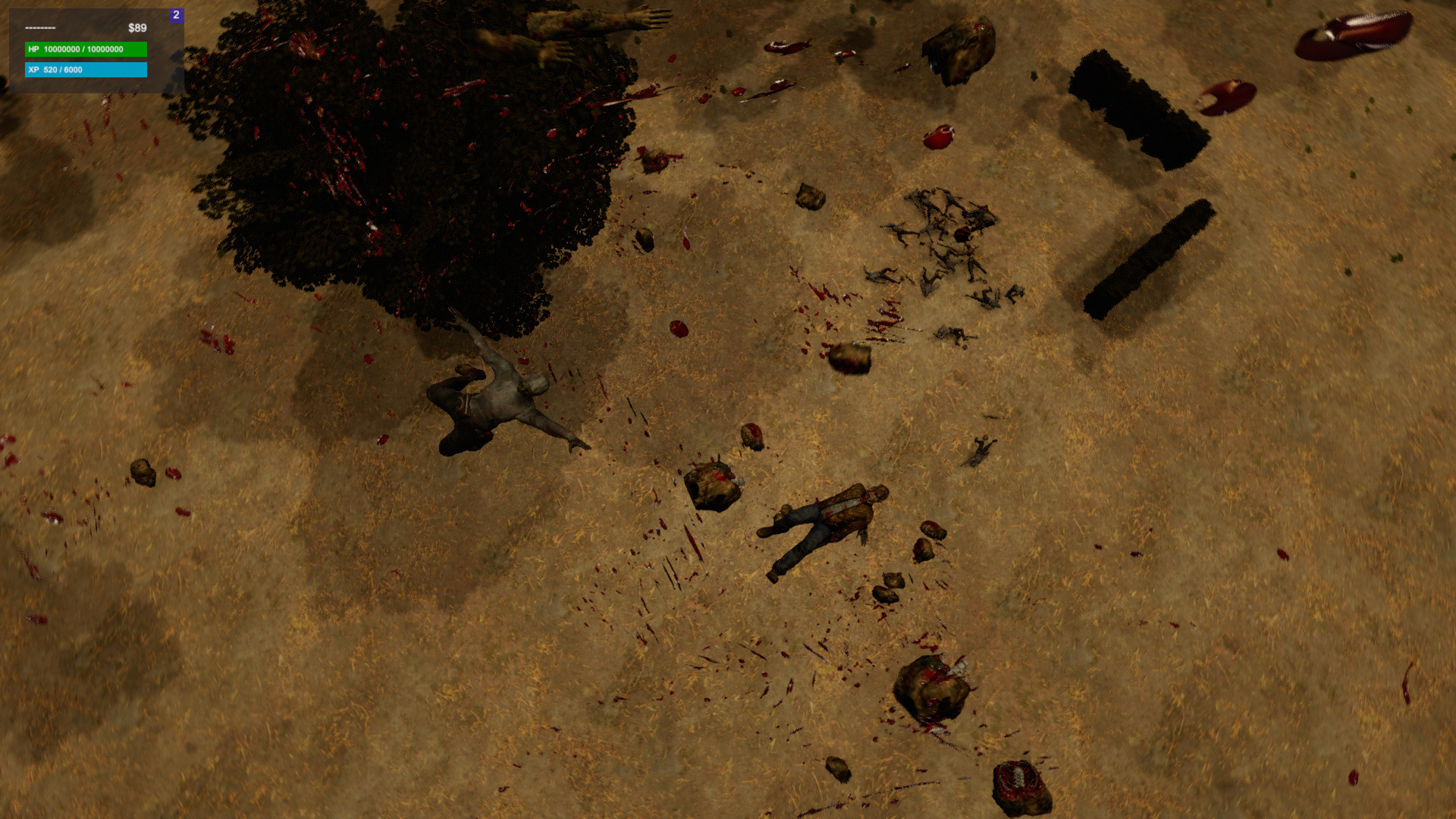The height and width of the screenshot is (819, 1456).
Task: Click the blue XP bar showing 520/6000
Action: [x=85, y=70]
